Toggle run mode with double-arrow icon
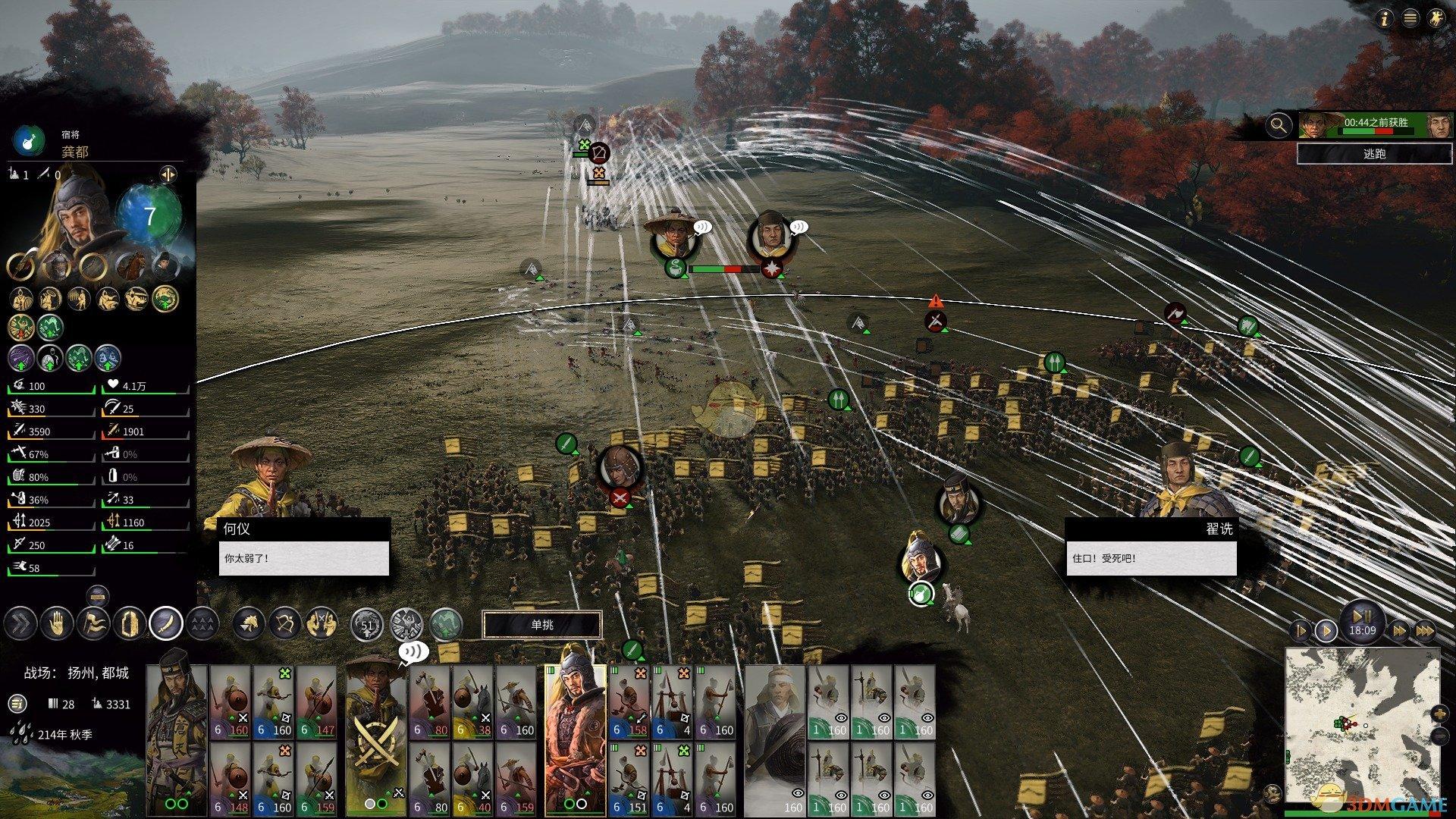Screen dimensions: 1456x819 point(20,624)
